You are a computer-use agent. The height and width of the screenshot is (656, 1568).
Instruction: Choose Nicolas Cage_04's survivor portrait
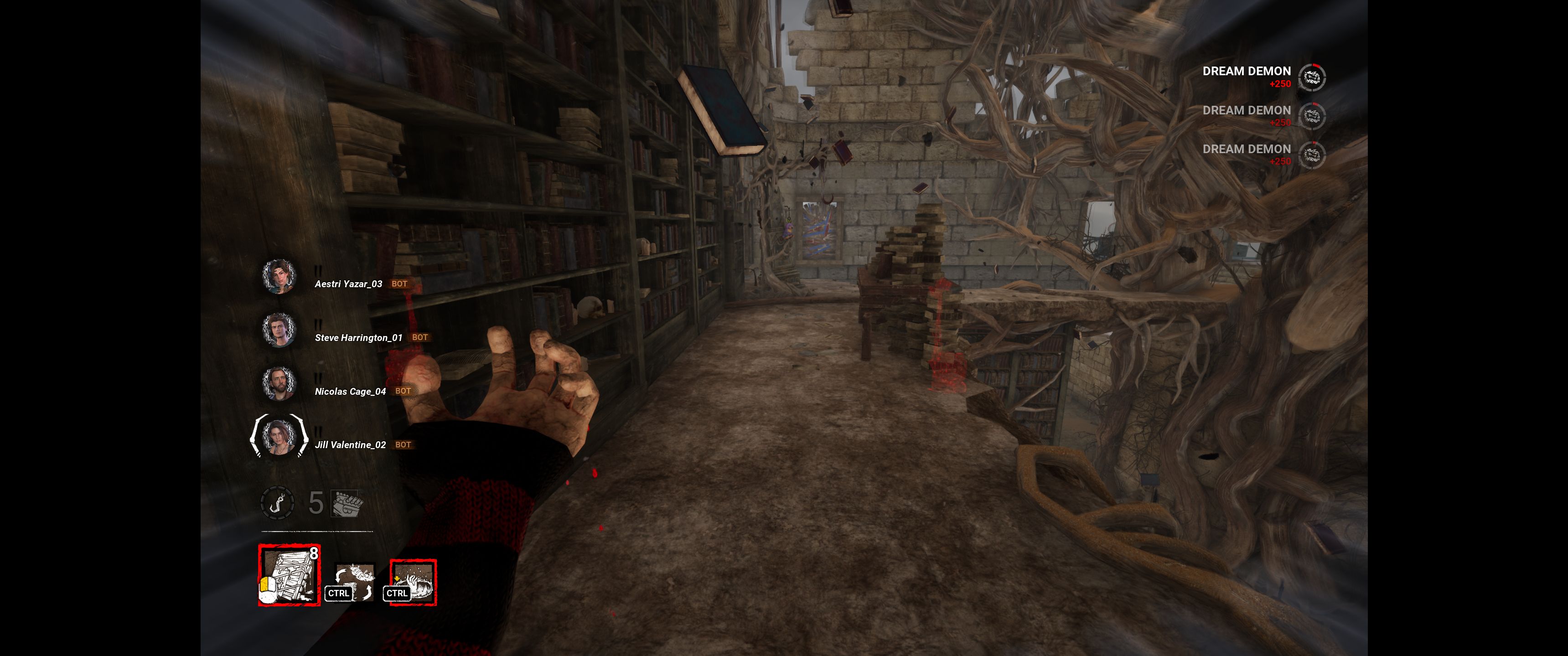coord(279,383)
